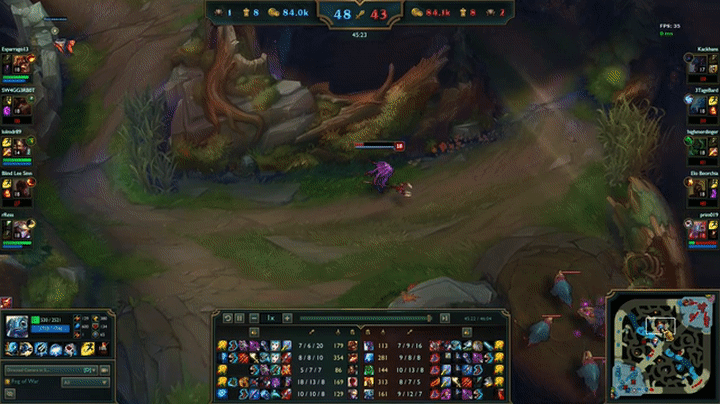Select the Flash summoner spell icon

pyautogui.click(x=87, y=348)
